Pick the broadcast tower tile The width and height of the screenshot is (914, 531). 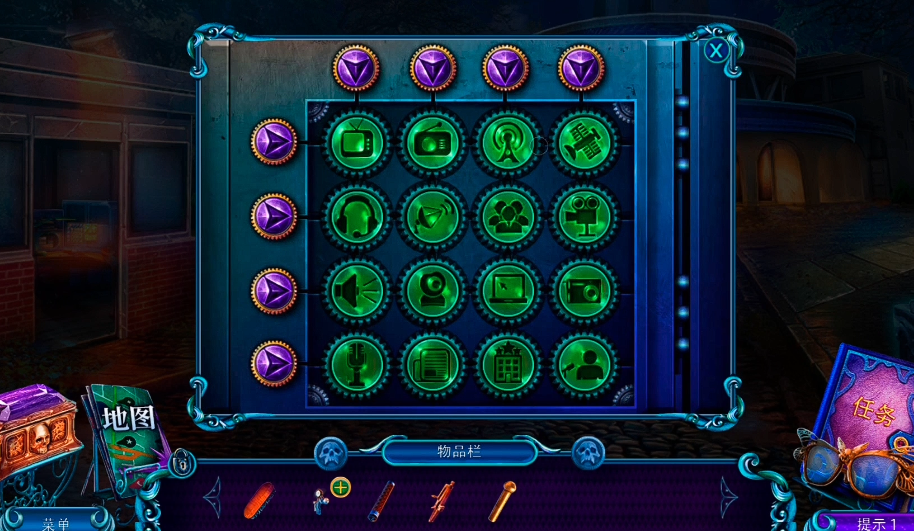[x=507, y=142]
